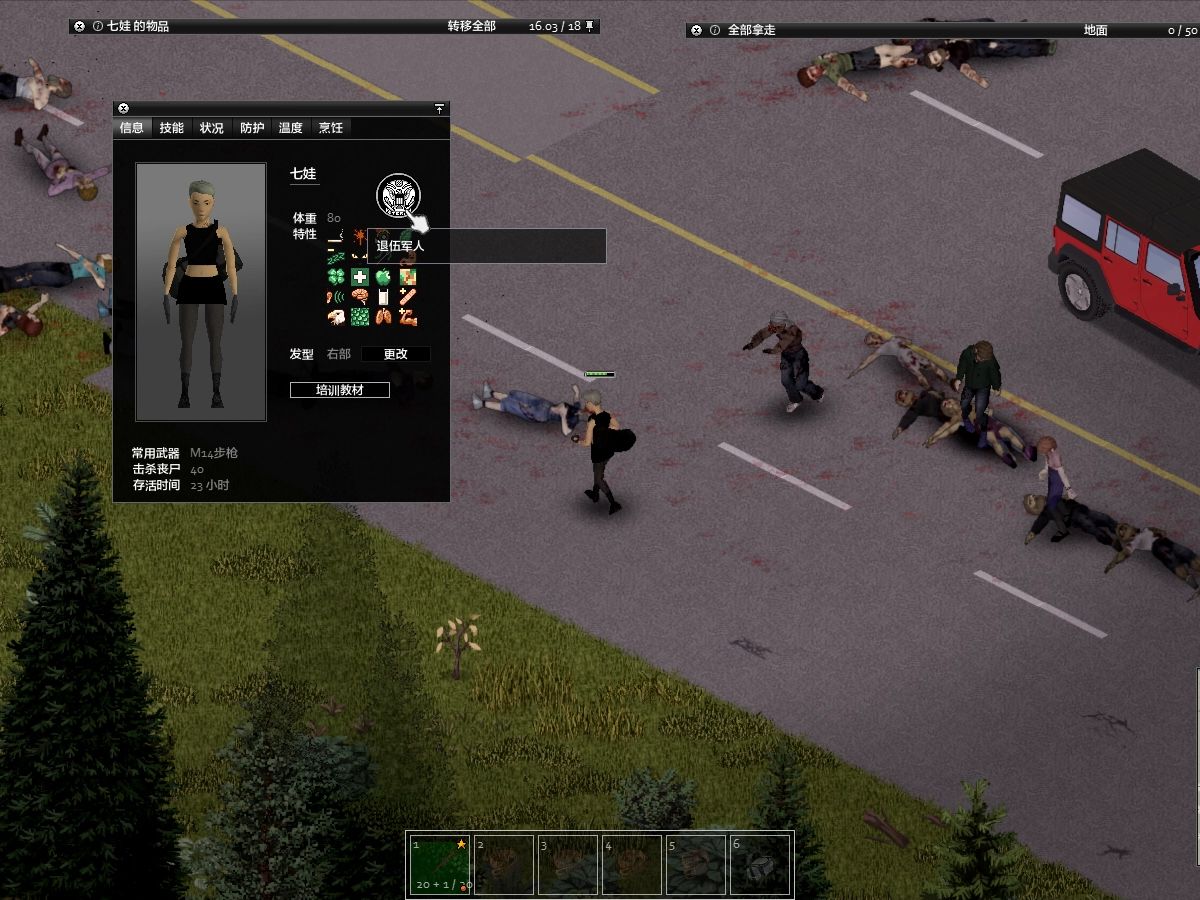The height and width of the screenshot is (900, 1200).
Task: Select hotbar slot 6 item
Action: 761,864
